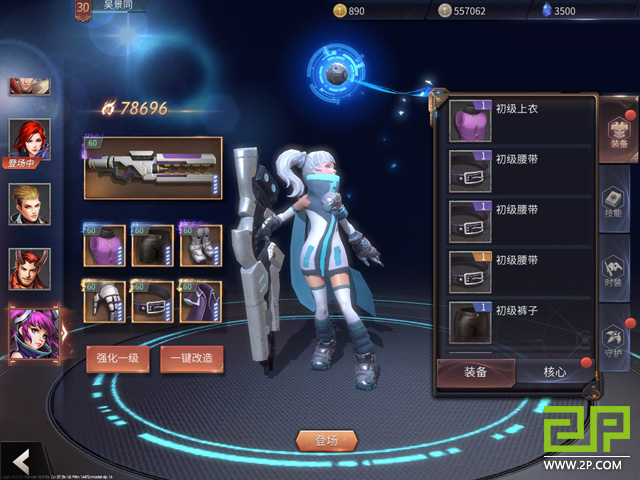This screenshot has height=480, width=640.
Task: Choose the equipped black shorts slot
Action: click(x=153, y=245)
